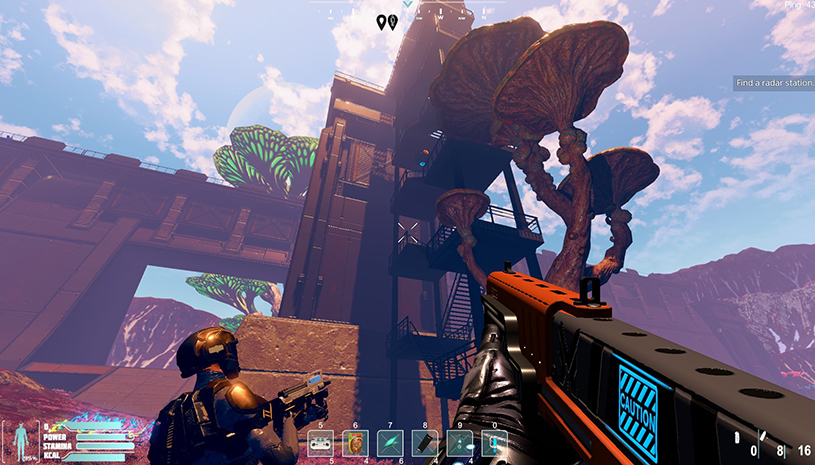Select the white drone slot in hotbar
This screenshot has height=465, width=815.
321,443
